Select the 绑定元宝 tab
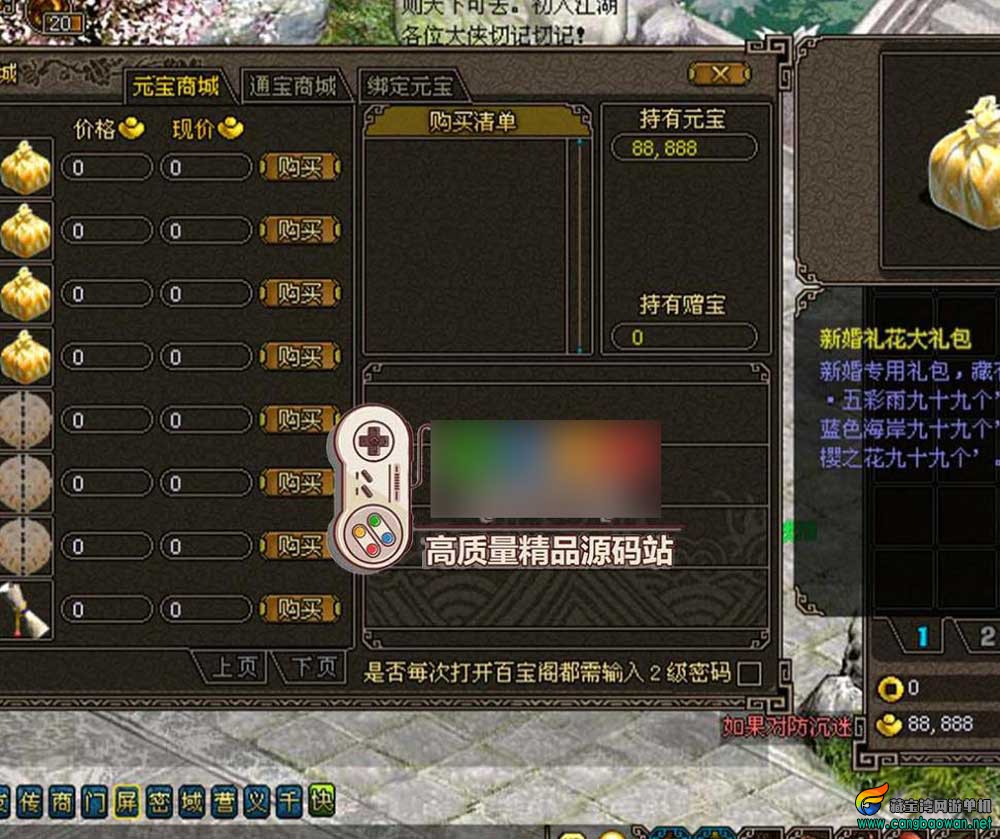The width and height of the screenshot is (1000, 839). point(408,86)
